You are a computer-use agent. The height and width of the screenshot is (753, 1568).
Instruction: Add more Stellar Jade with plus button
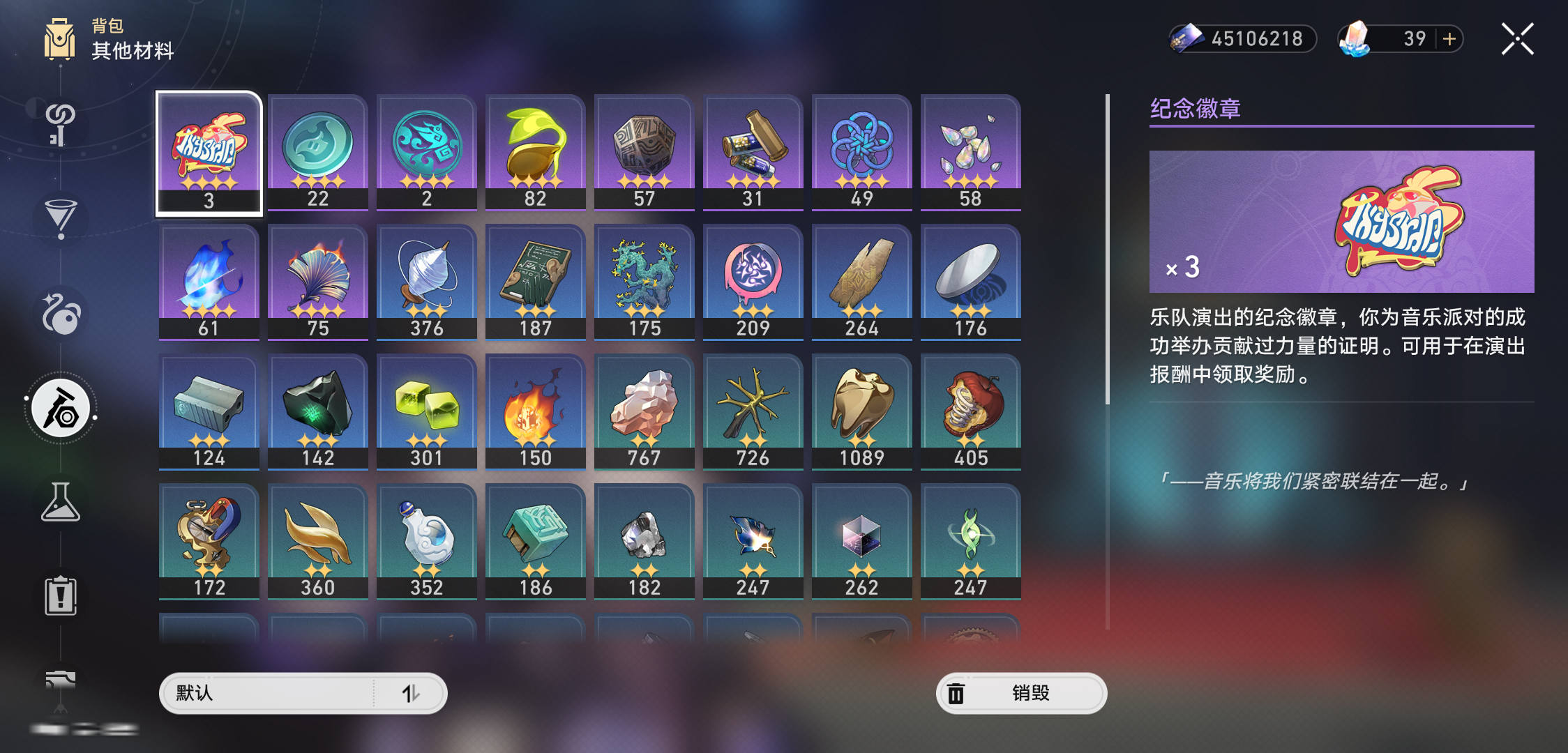[x=1449, y=39]
